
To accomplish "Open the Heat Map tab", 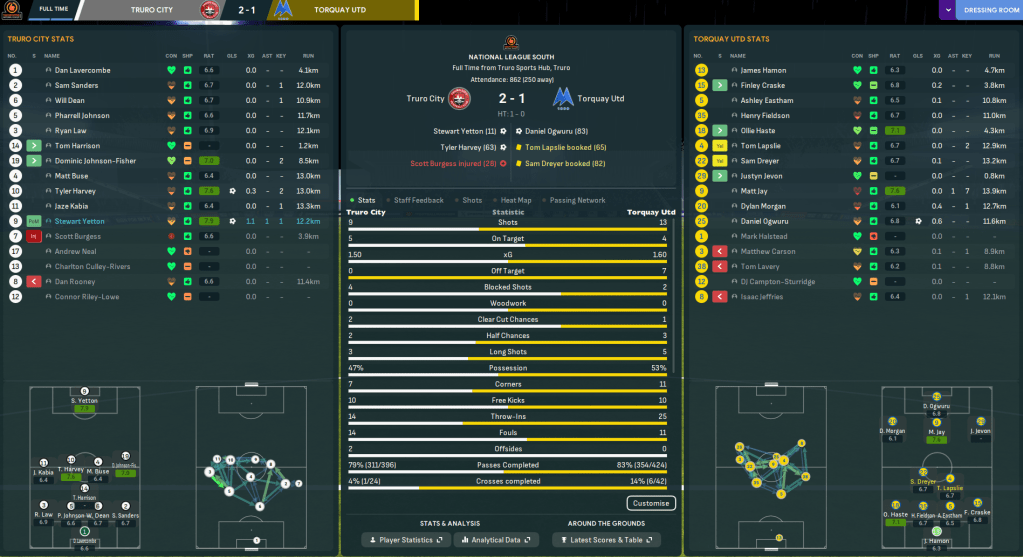I will [x=517, y=200].
